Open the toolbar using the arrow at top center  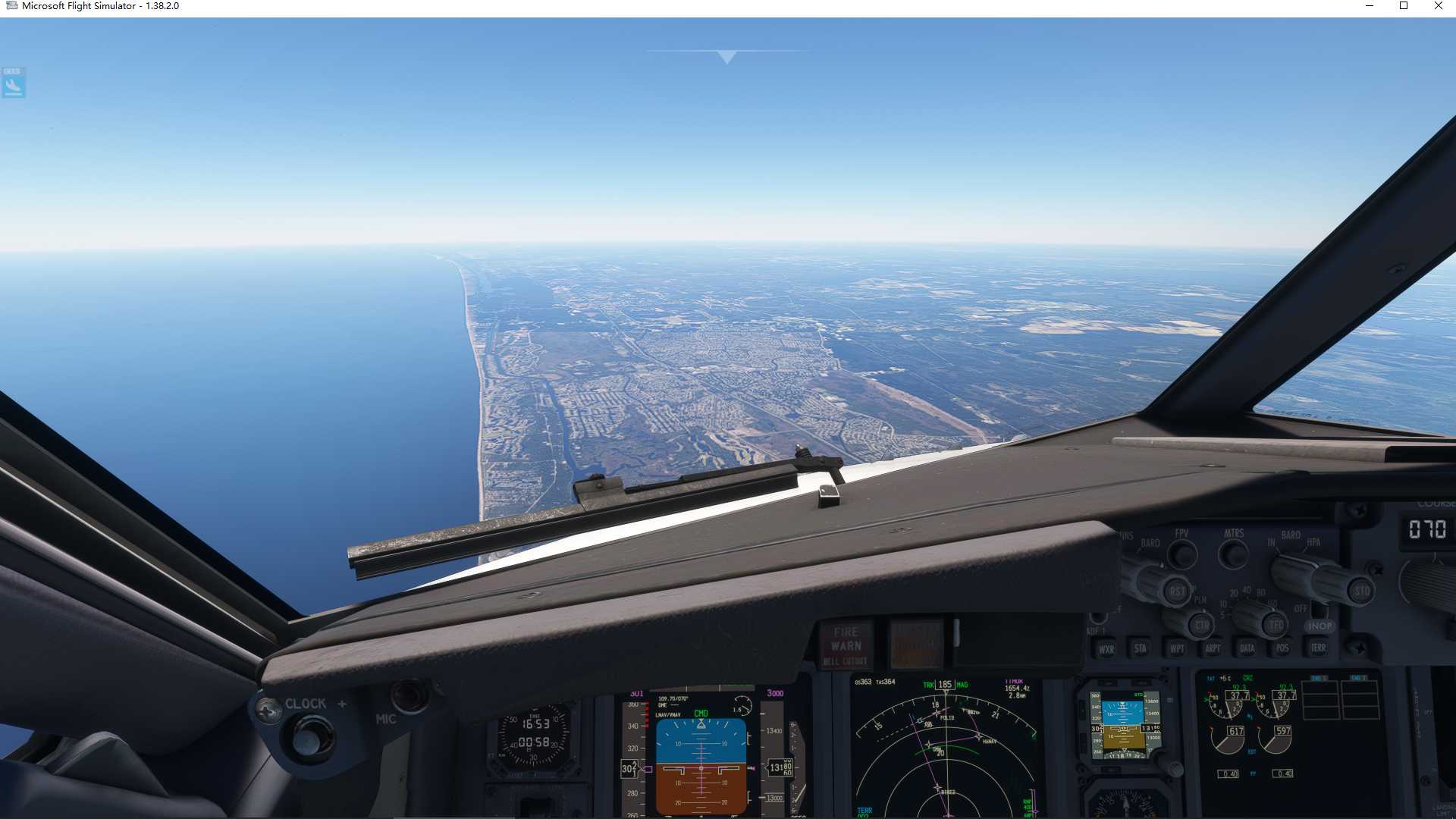(726, 55)
